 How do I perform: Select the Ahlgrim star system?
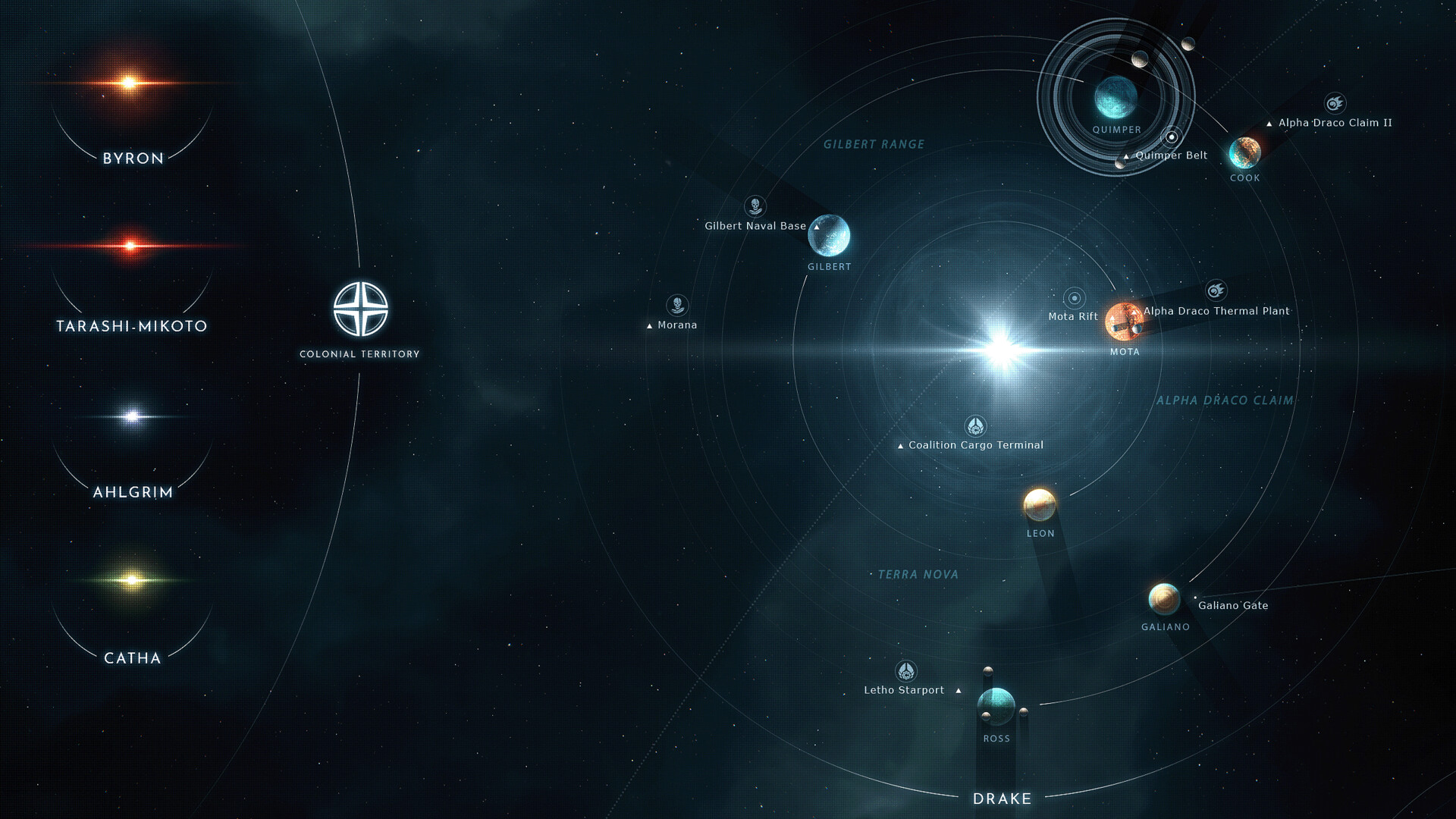tap(132, 416)
